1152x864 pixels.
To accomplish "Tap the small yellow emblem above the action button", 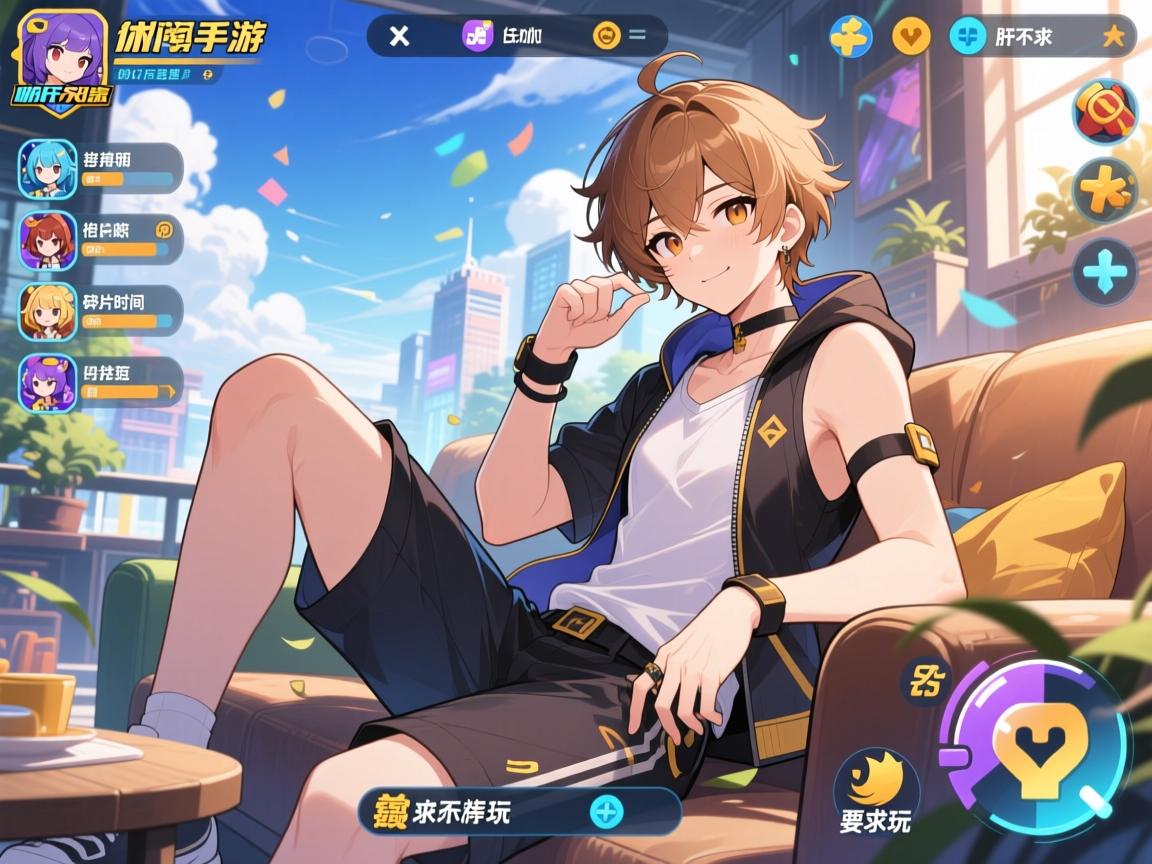I will point(925,682).
